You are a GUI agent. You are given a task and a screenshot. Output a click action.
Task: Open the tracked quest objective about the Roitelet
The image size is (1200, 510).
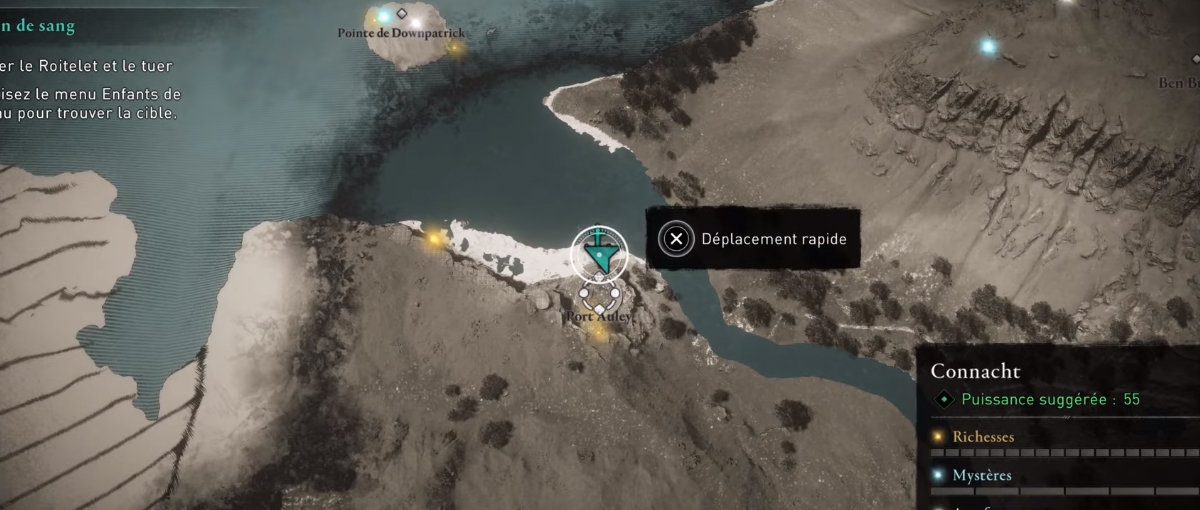pos(88,66)
